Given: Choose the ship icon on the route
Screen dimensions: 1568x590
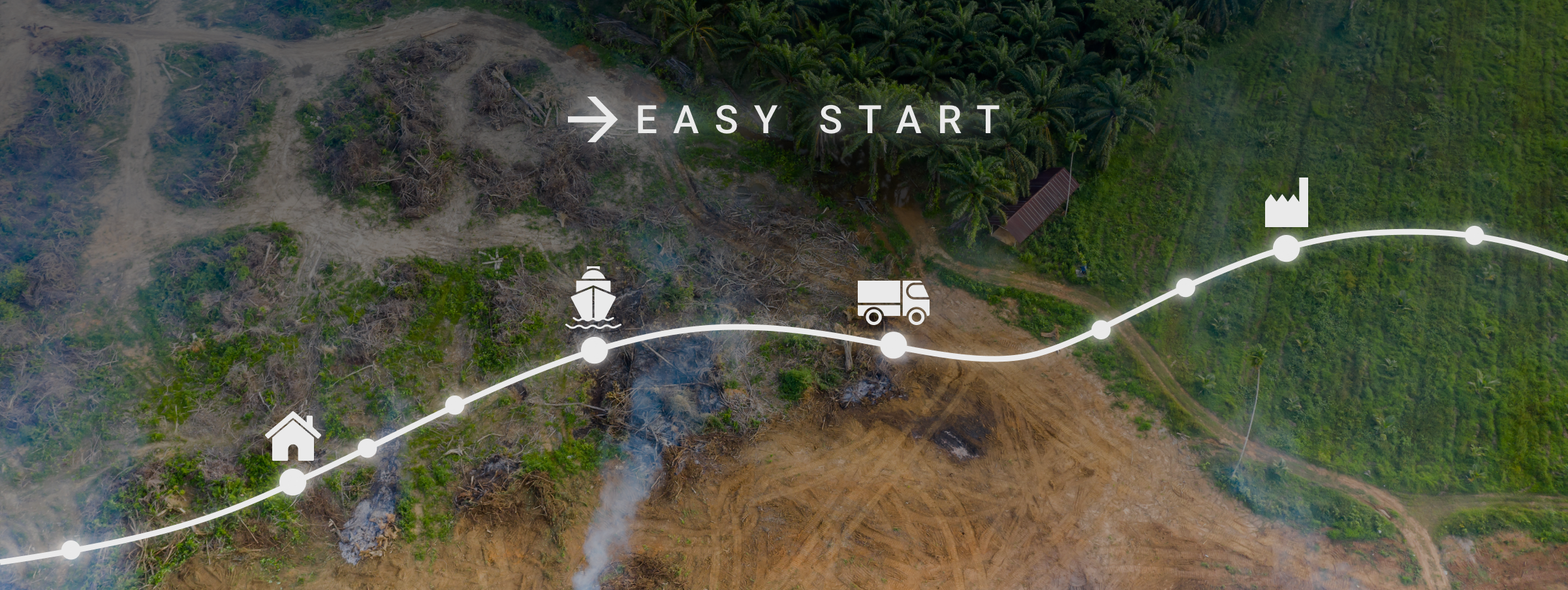Looking at the screenshot, I should point(593,298).
